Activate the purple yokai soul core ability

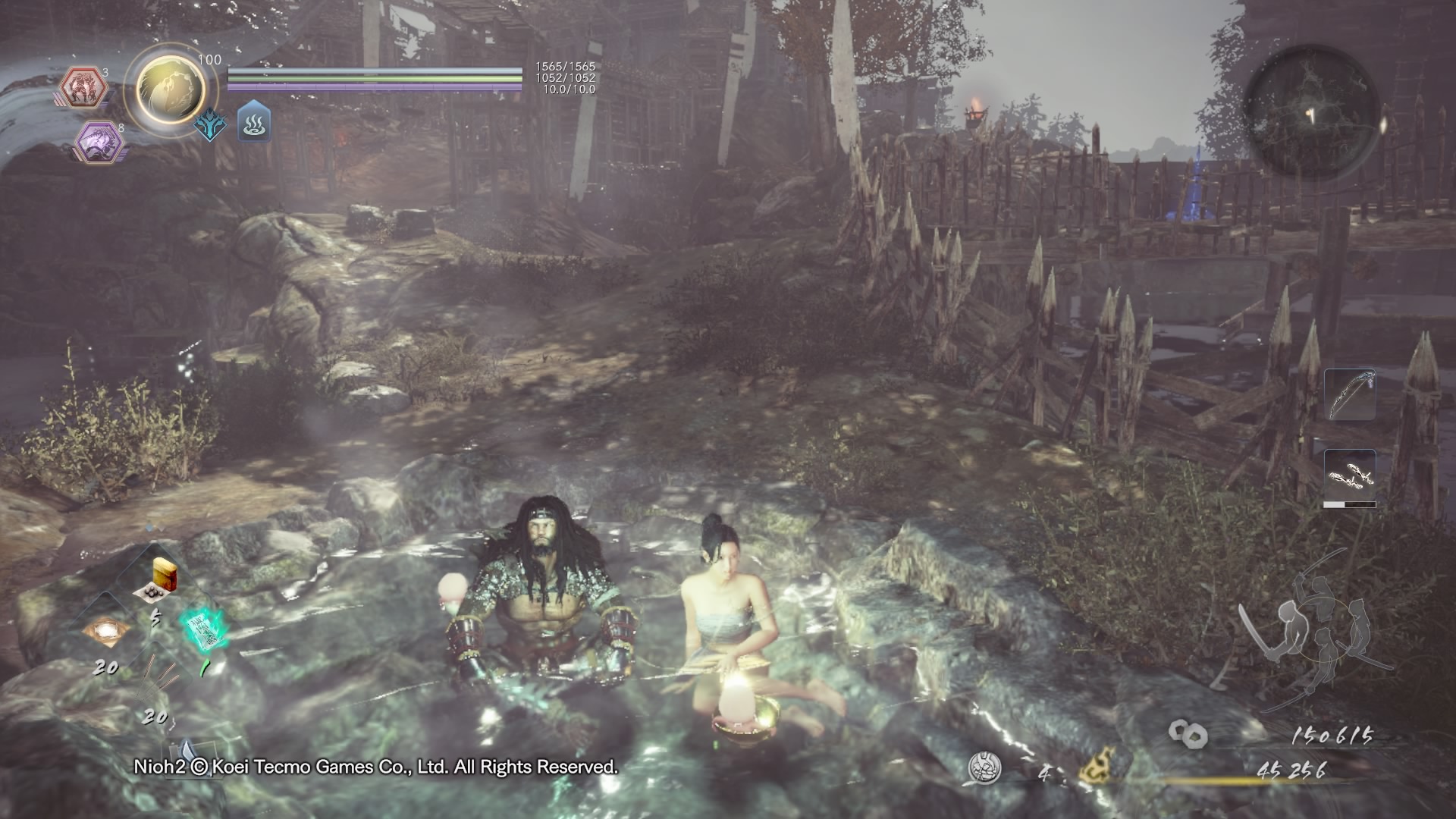pyautogui.click(x=99, y=140)
